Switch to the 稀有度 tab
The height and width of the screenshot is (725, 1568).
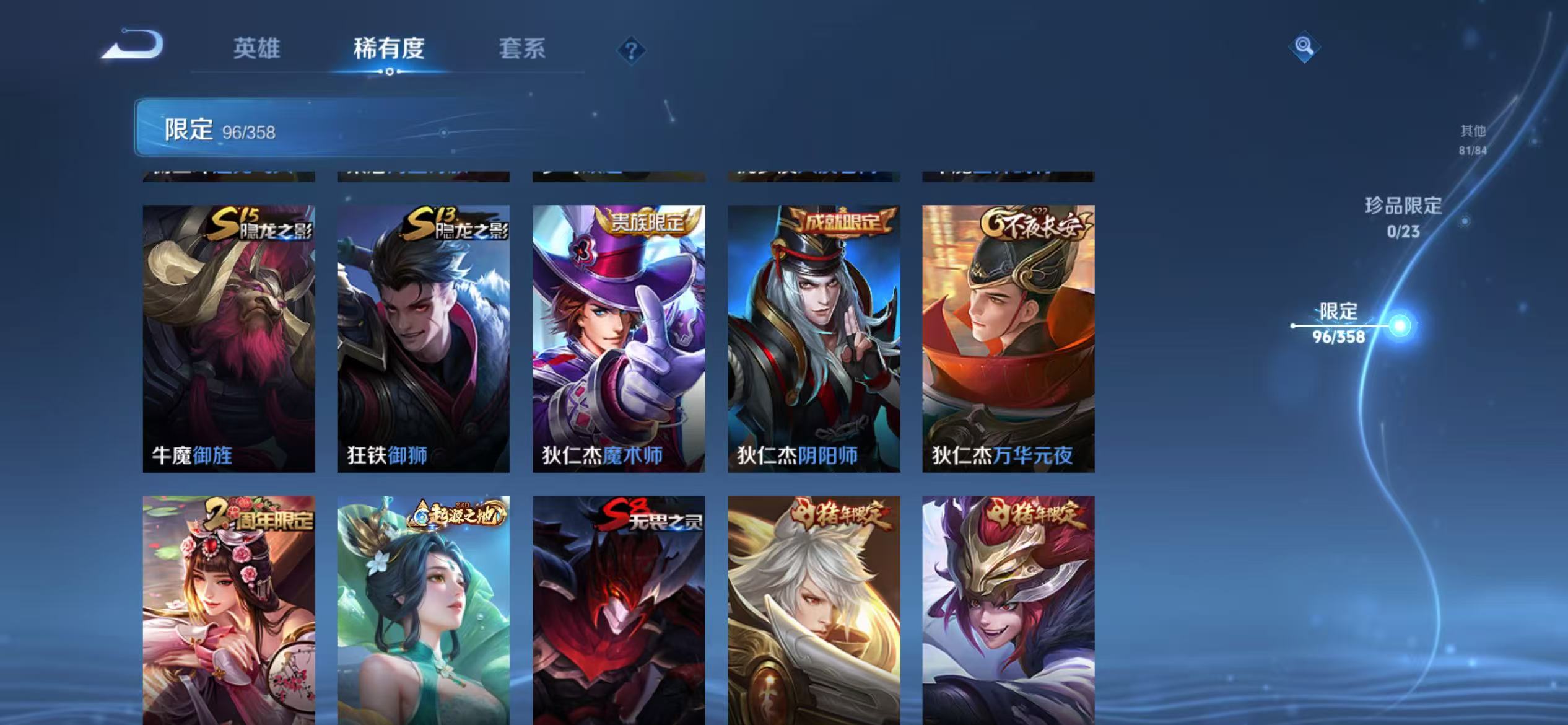click(x=389, y=50)
